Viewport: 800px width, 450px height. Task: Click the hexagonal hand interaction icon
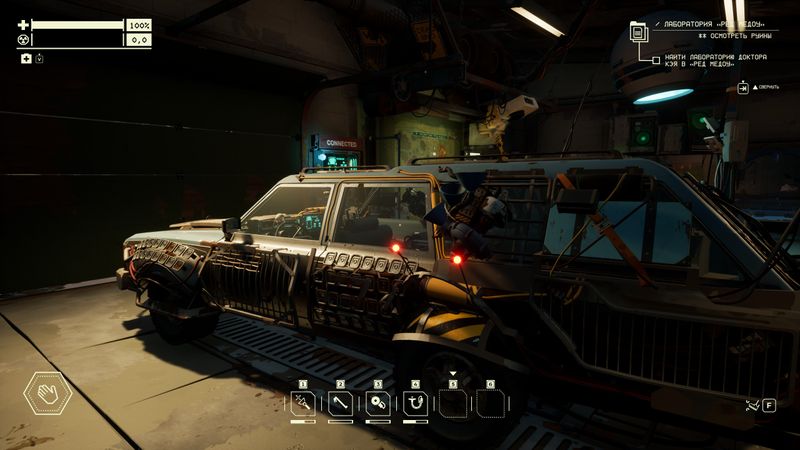click(47, 393)
